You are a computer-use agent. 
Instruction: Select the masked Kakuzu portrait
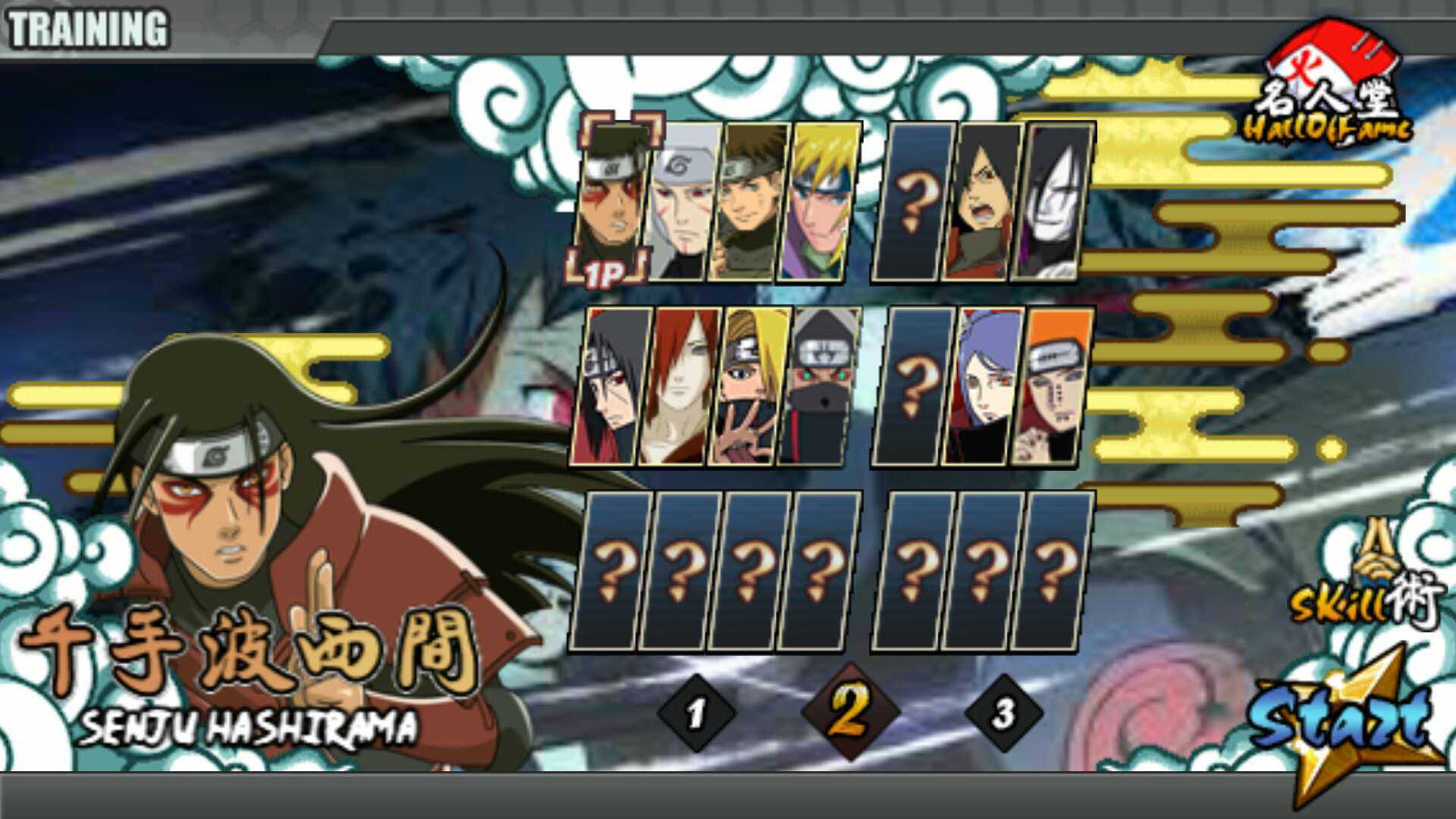pyautogui.click(x=817, y=387)
